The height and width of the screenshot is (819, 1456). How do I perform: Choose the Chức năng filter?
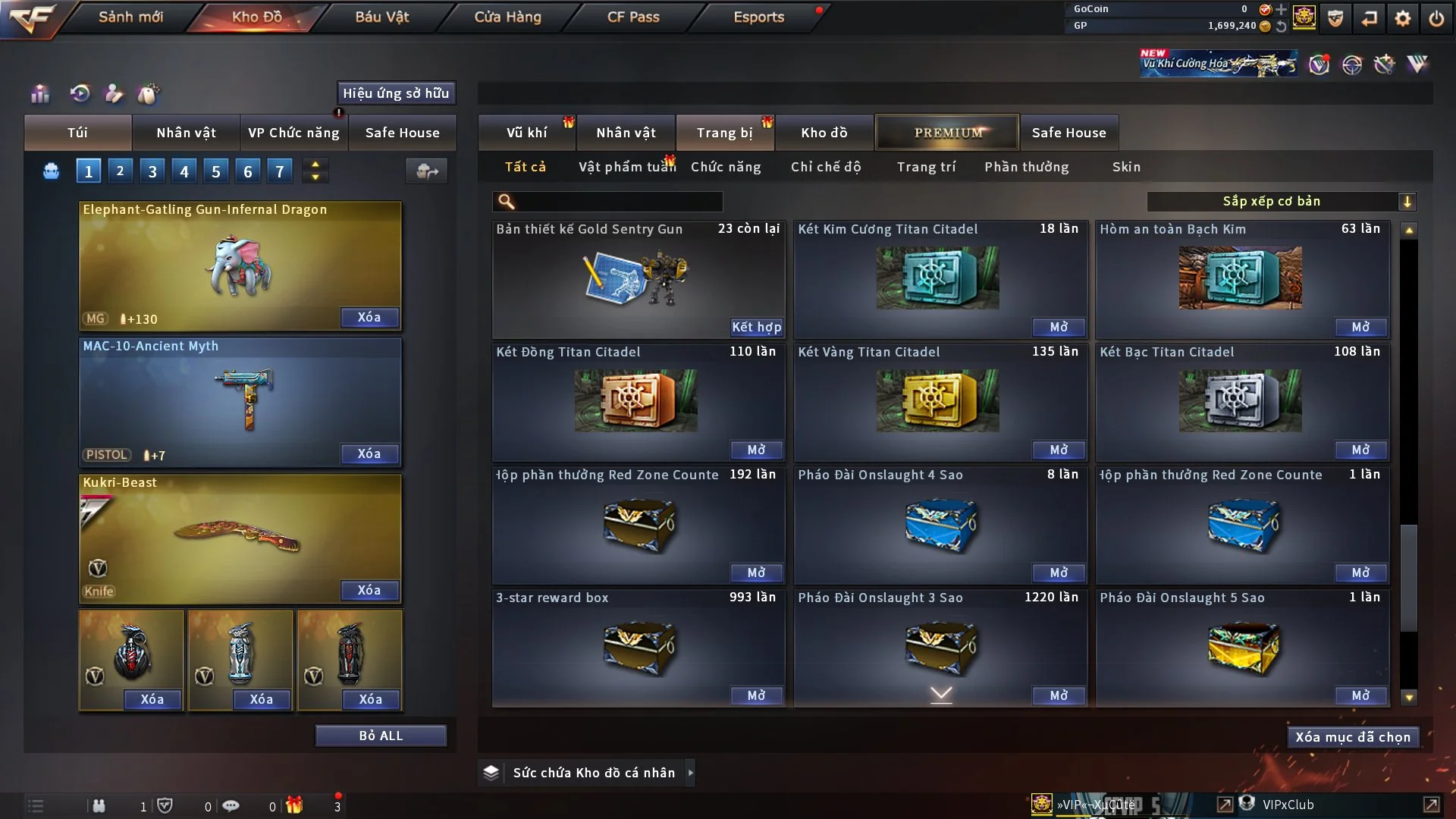[726, 167]
